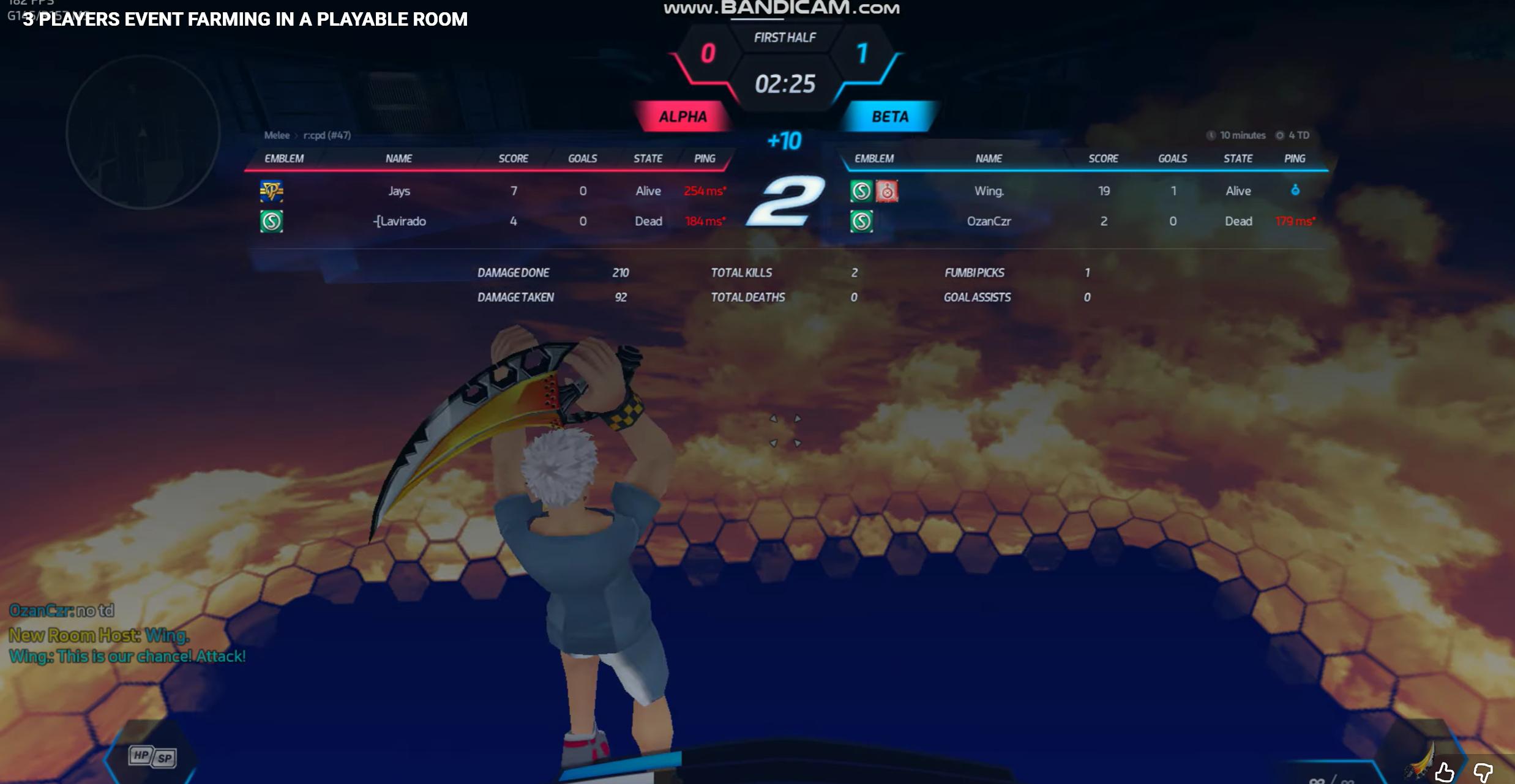Click the thumbs-down dislike button
1515x784 pixels.
point(1482,772)
